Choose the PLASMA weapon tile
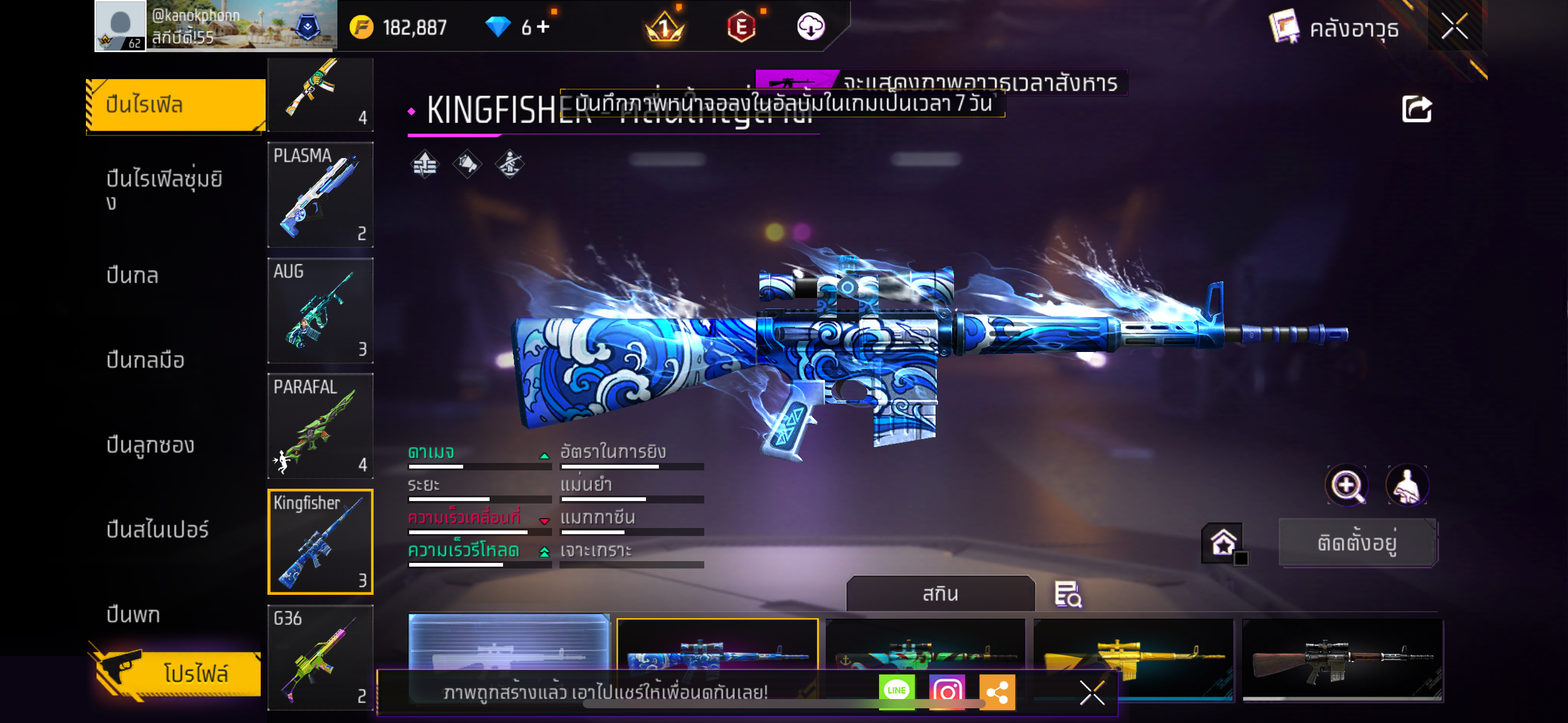The height and width of the screenshot is (723, 1568). pyautogui.click(x=320, y=194)
